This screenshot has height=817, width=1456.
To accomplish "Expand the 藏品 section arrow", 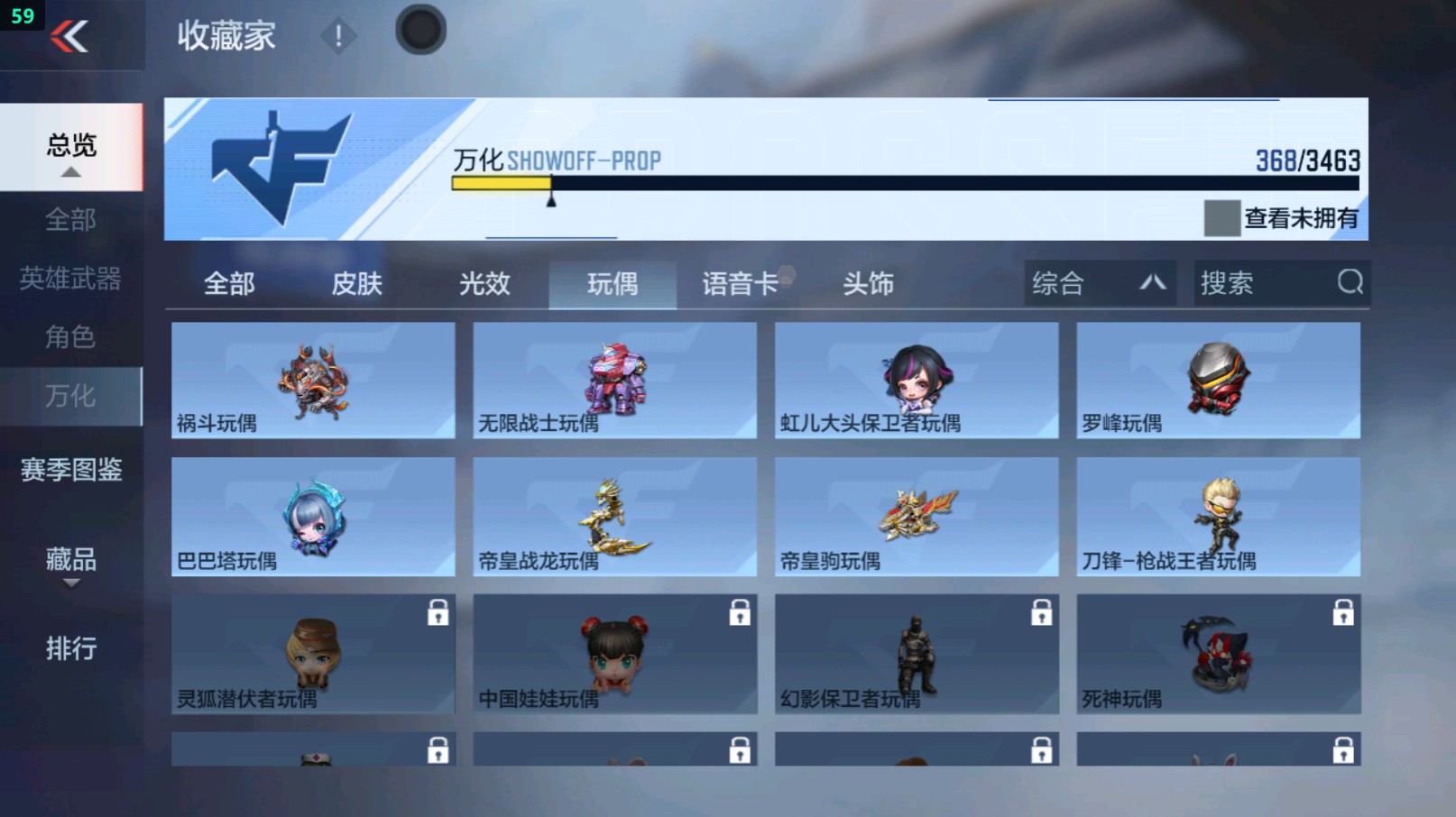I will point(70,583).
